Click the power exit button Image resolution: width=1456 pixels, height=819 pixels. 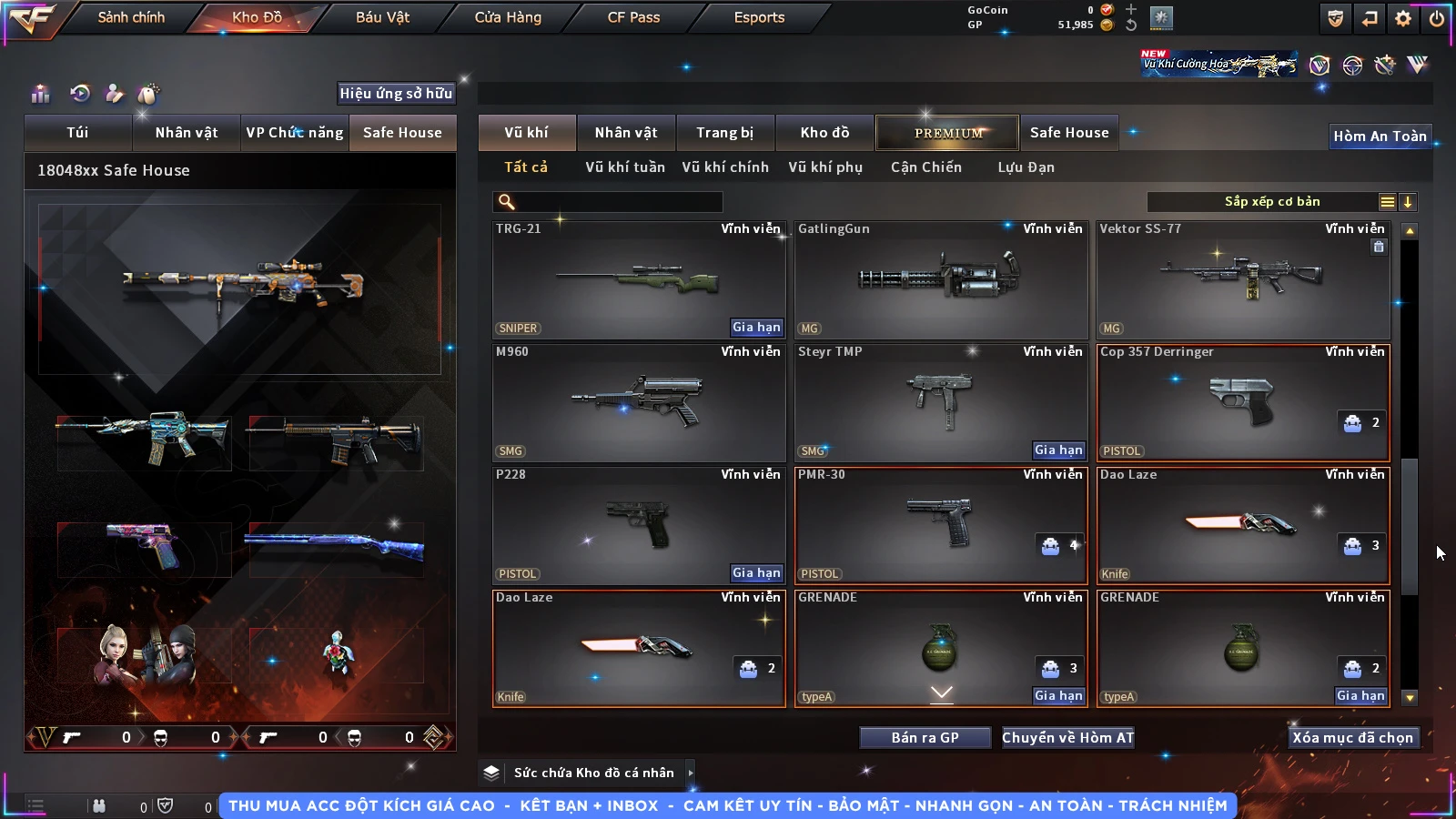1437,18
